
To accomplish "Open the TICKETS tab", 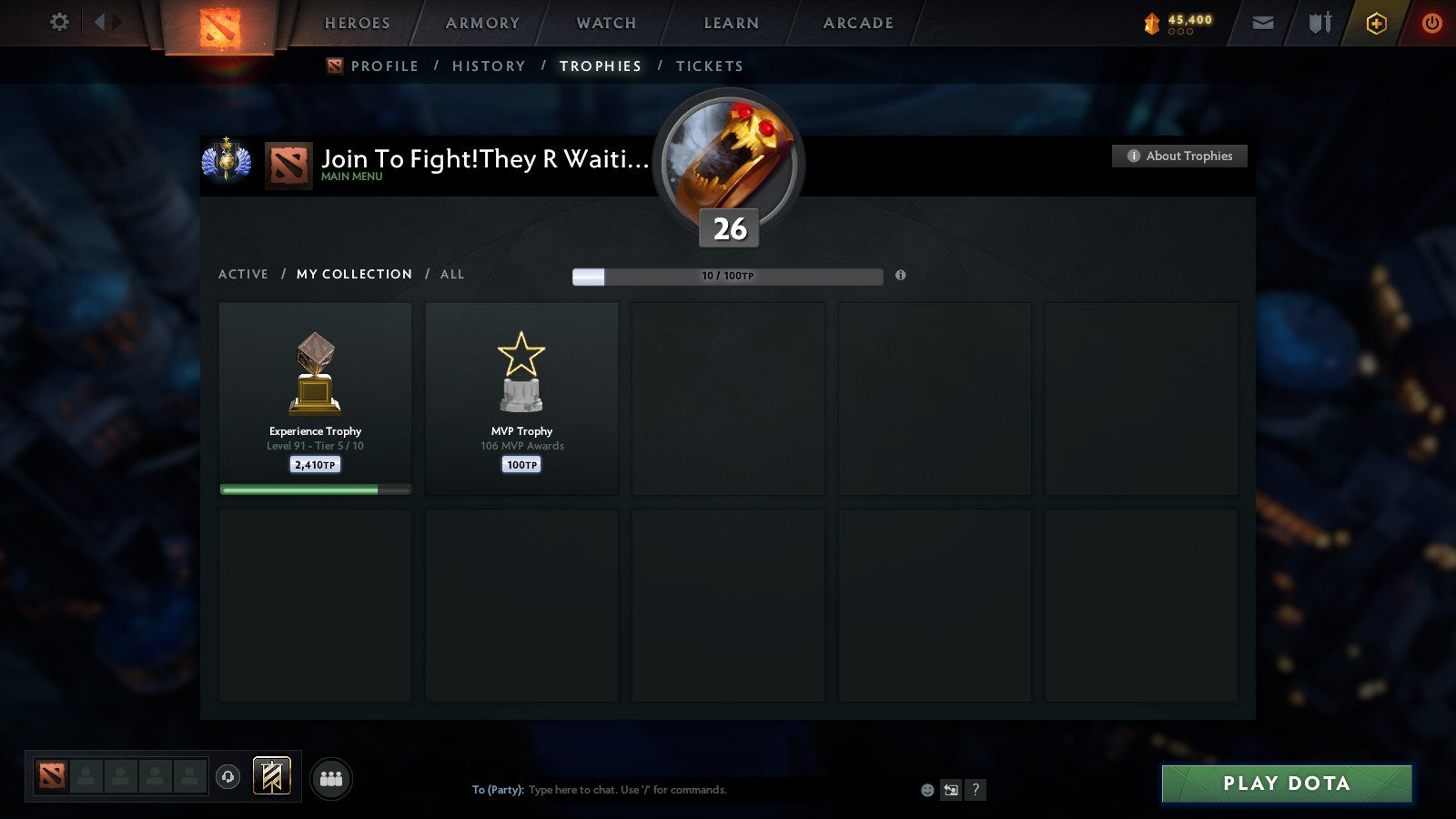I will click(709, 66).
